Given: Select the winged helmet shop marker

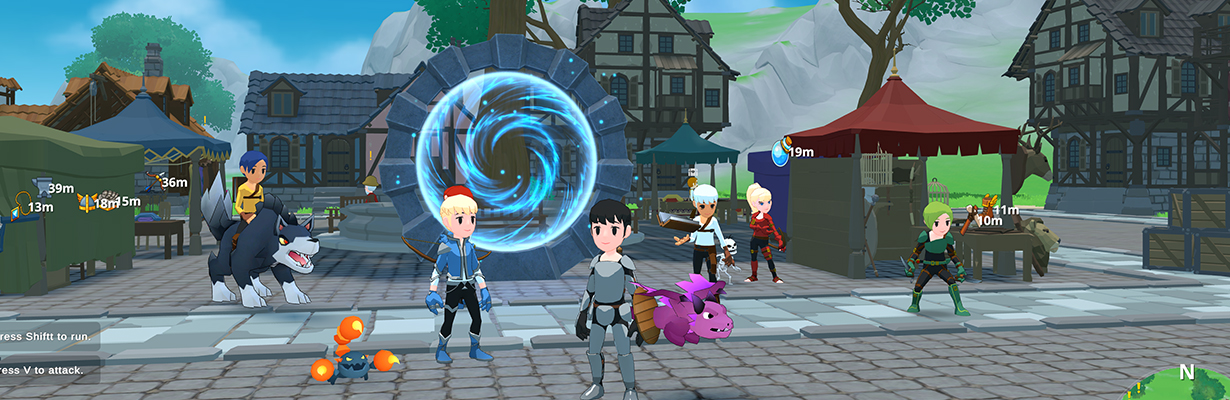Looking at the screenshot, I should pos(85,203).
